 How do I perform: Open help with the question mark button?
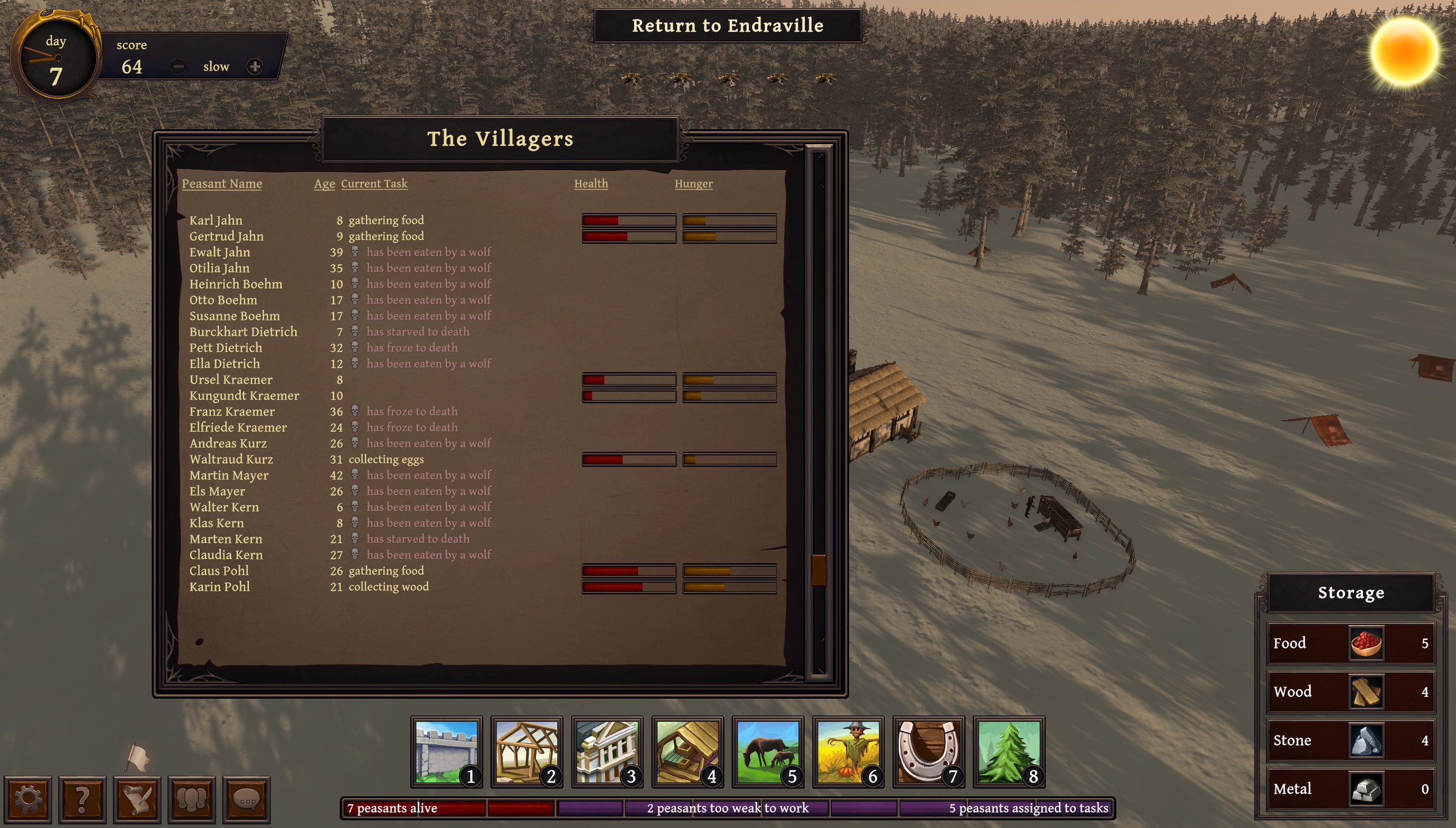pyautogui.click(x=82, y=799)
